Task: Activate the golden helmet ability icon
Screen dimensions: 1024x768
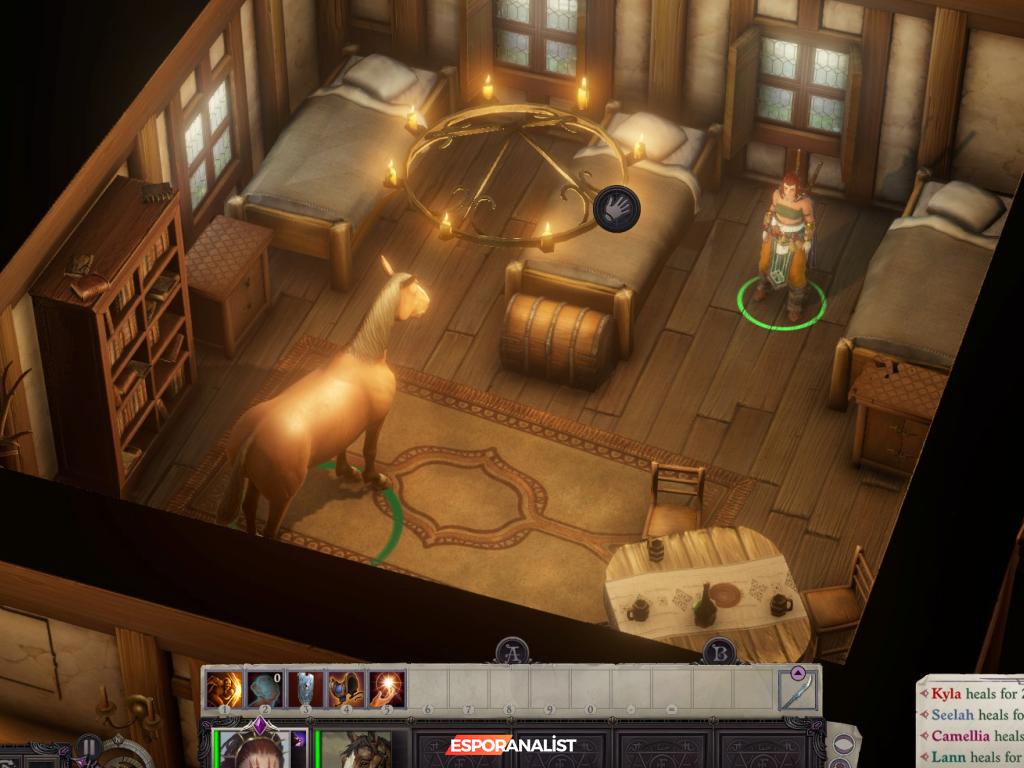Action: pos(346,689)
